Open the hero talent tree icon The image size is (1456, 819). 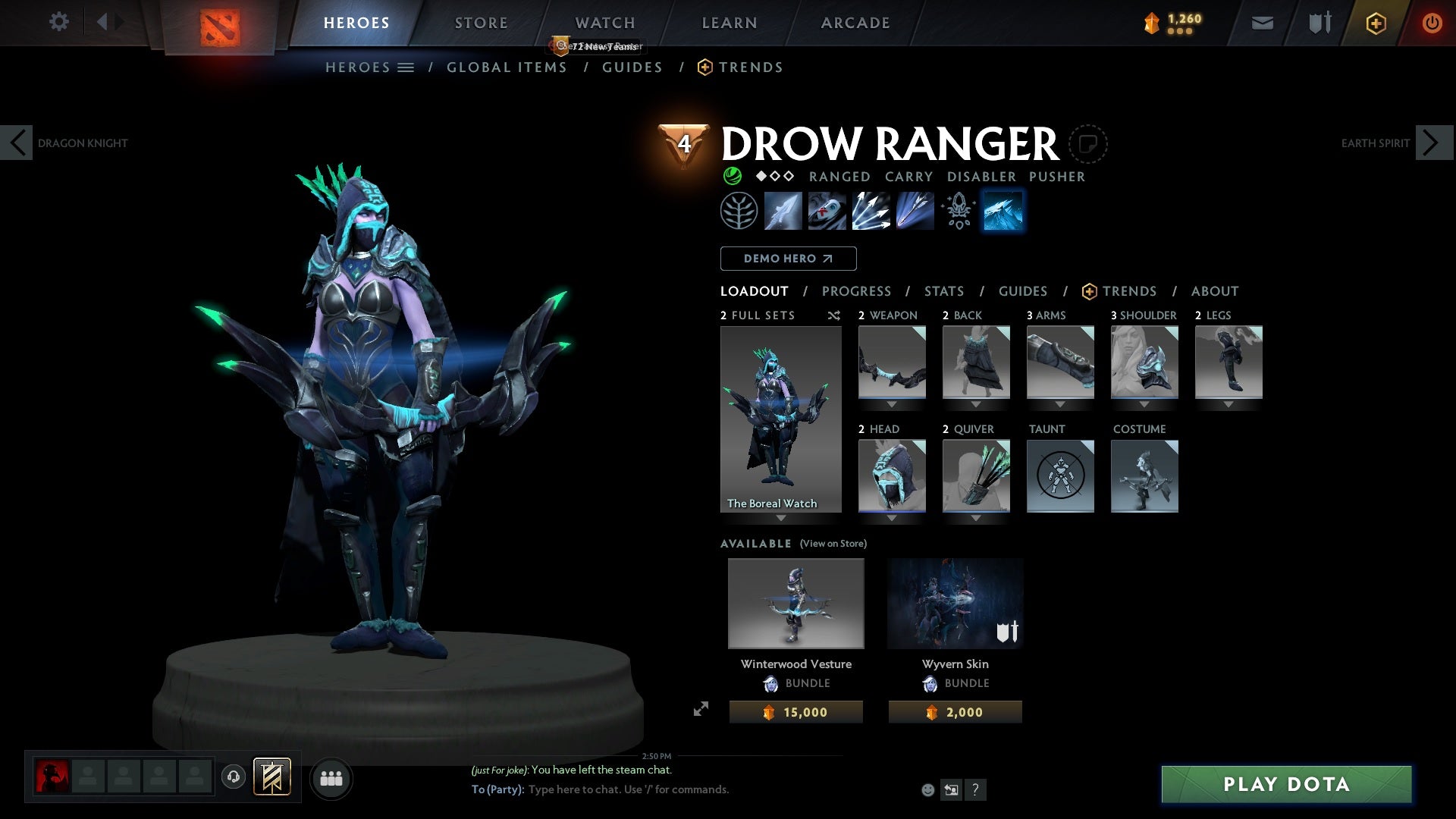739,211
